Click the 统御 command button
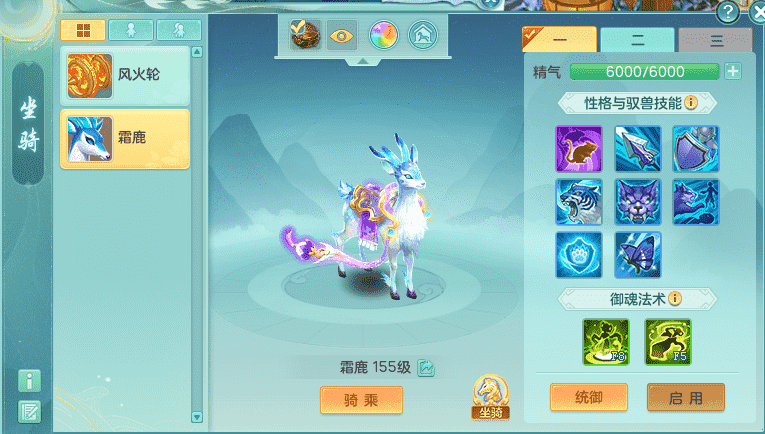Image resolution: width=765 pixels, height=434 pixels. (x=589, y=397)
